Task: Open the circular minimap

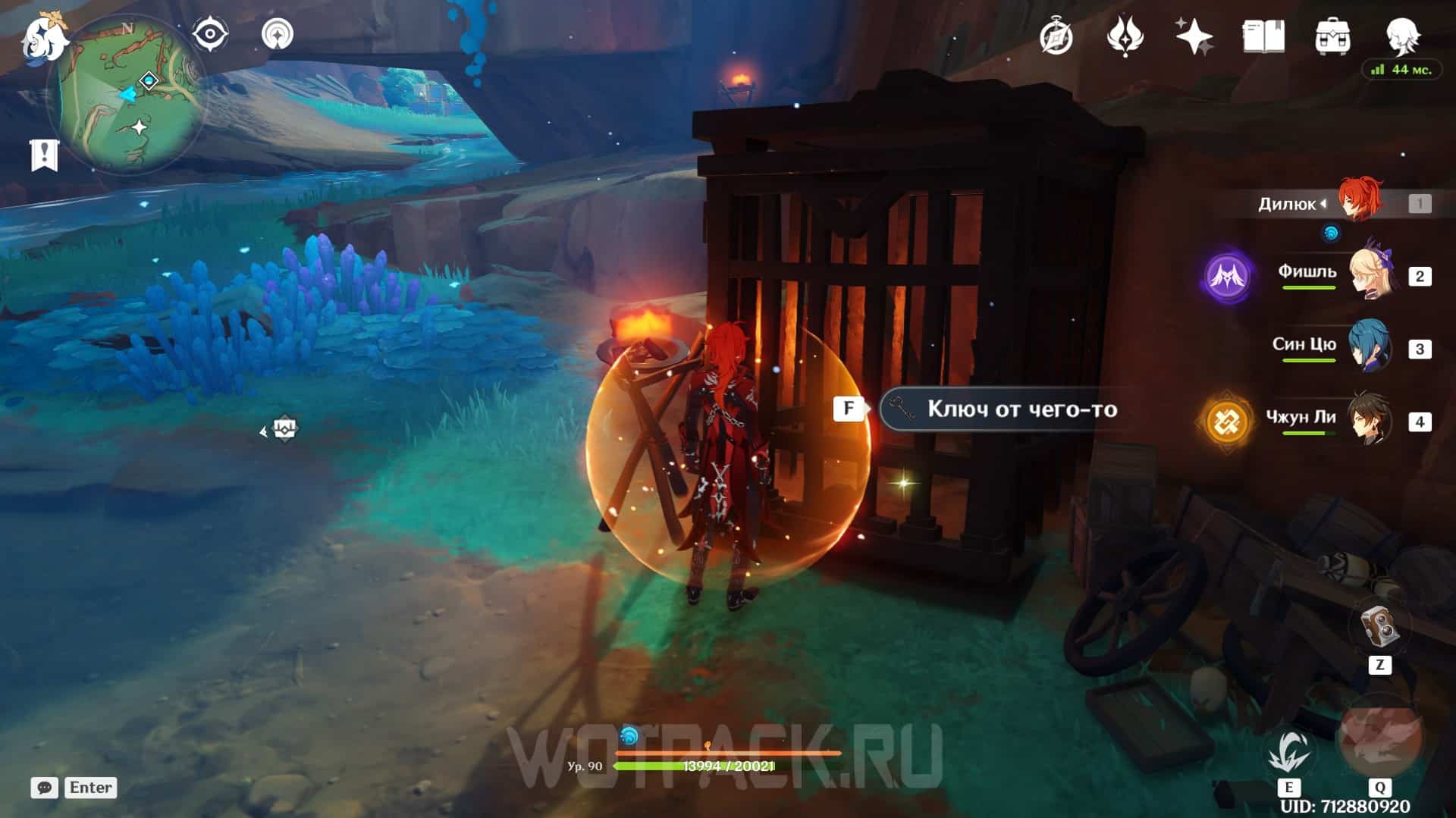Action: point(127,95)
